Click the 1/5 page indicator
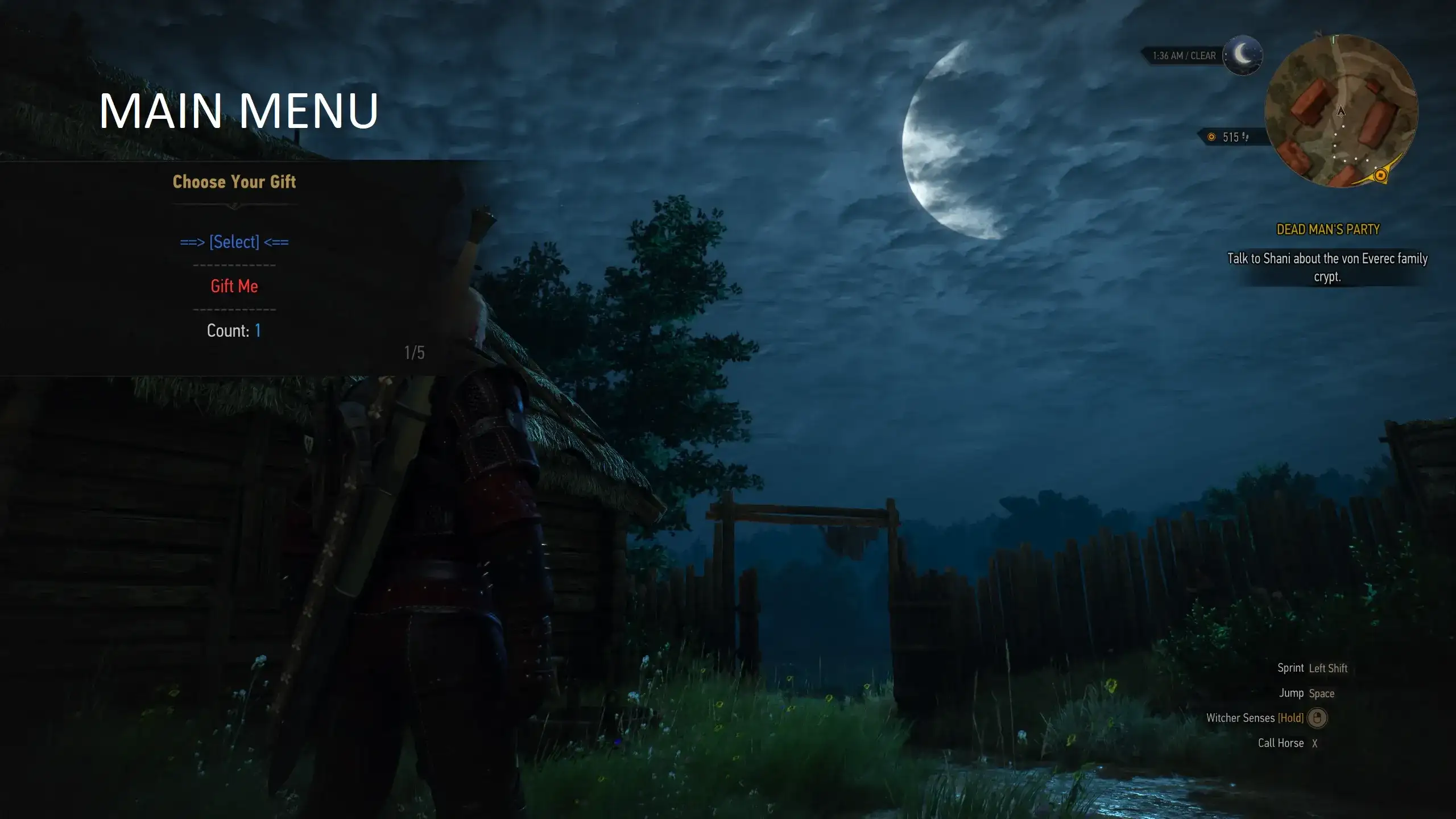Screen dimensions: 1456x819 coord(413,353)
